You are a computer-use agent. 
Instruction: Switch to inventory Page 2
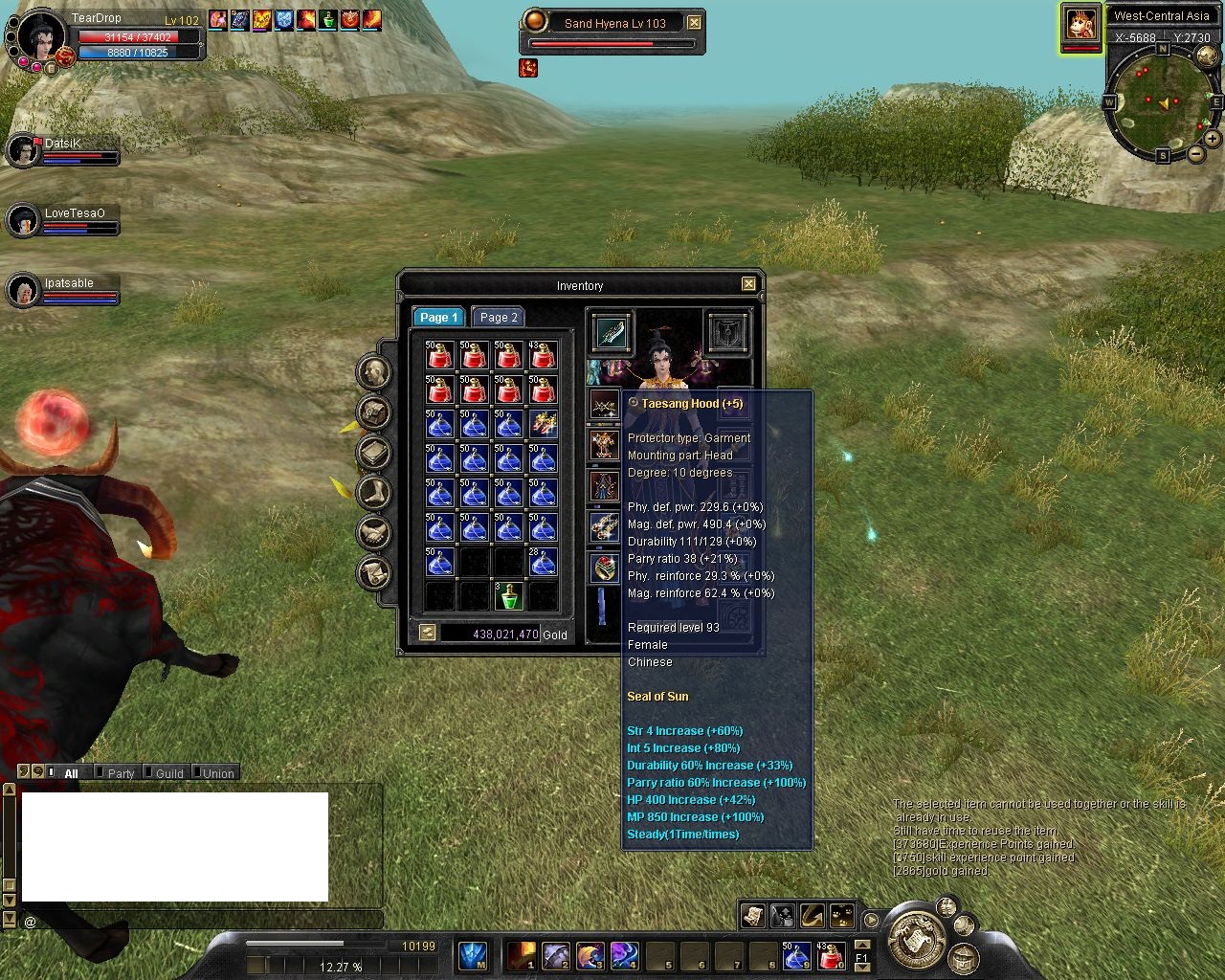499,317
